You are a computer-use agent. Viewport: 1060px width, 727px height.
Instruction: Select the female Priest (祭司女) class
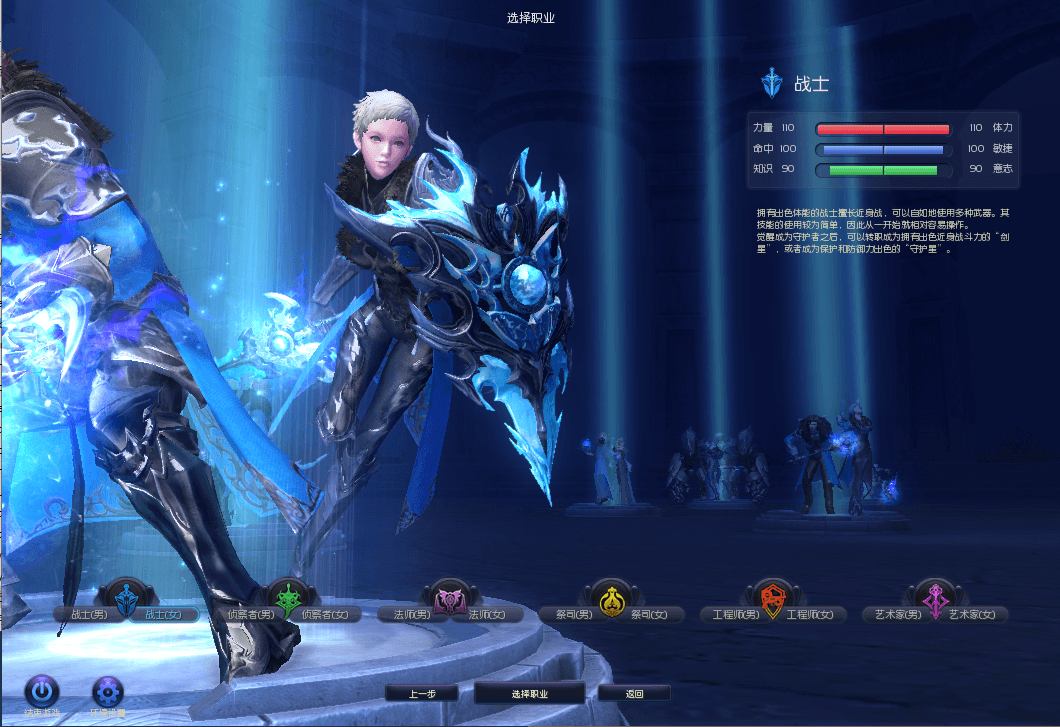click(x=649, y=614)
